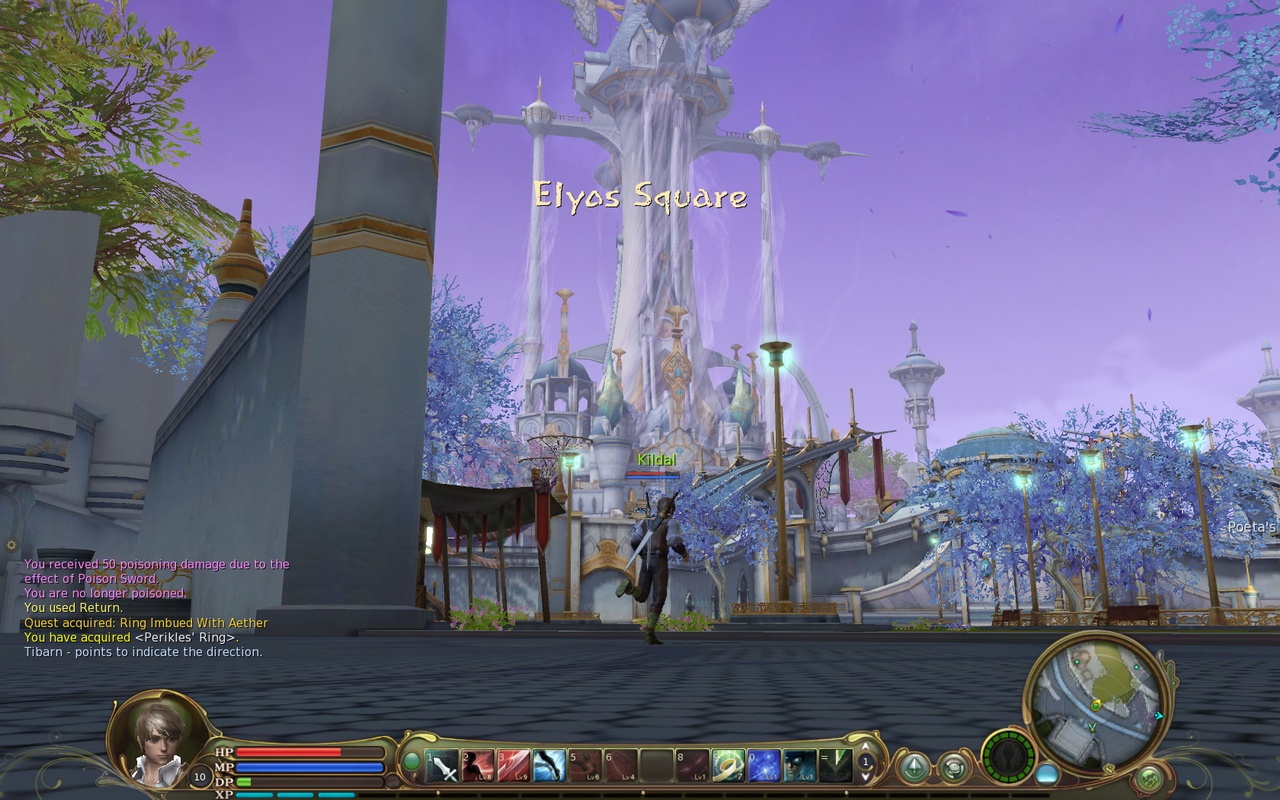Click the green icon at the minimap's bottom-right corner
The width and height of the screenshot is (1280, 800).
point(1149,776)
